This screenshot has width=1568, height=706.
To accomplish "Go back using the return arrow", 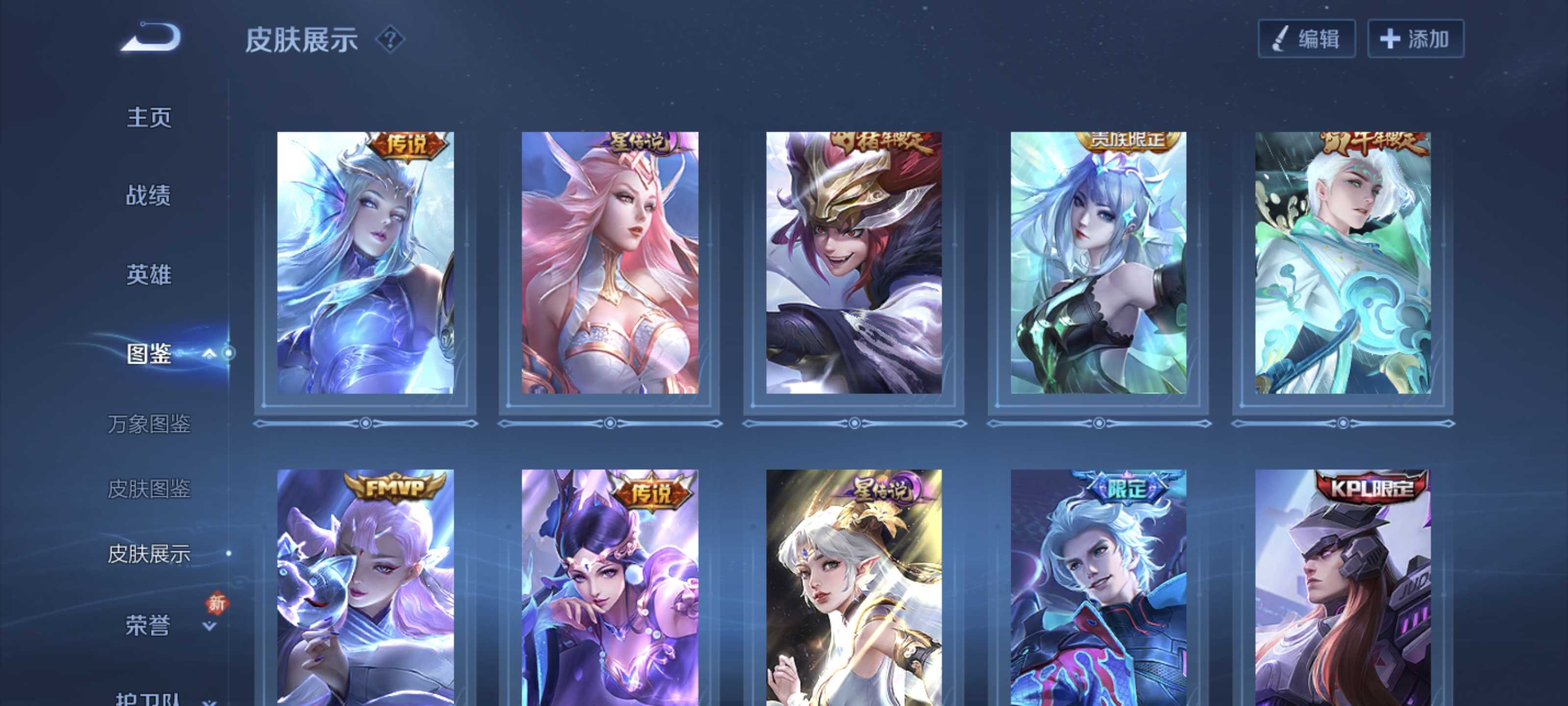I will pyautogui.click(x=151, y=38).
